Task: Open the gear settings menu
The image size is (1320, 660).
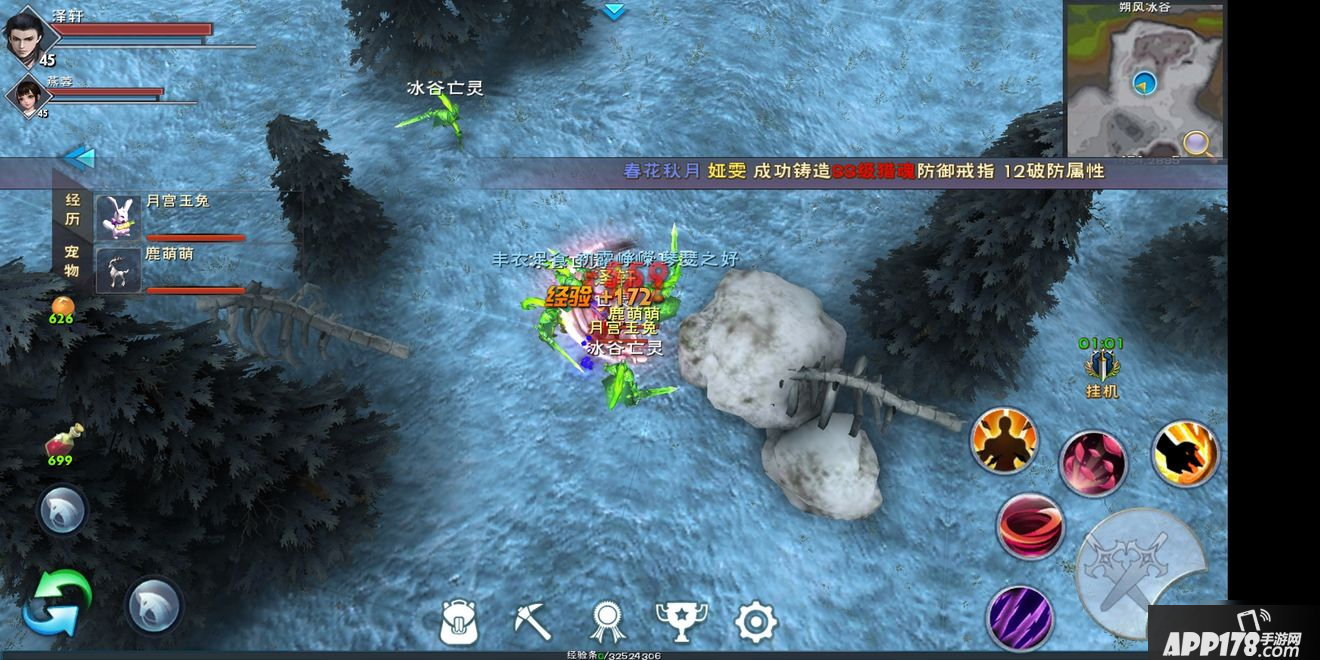Action: [755, 622]
